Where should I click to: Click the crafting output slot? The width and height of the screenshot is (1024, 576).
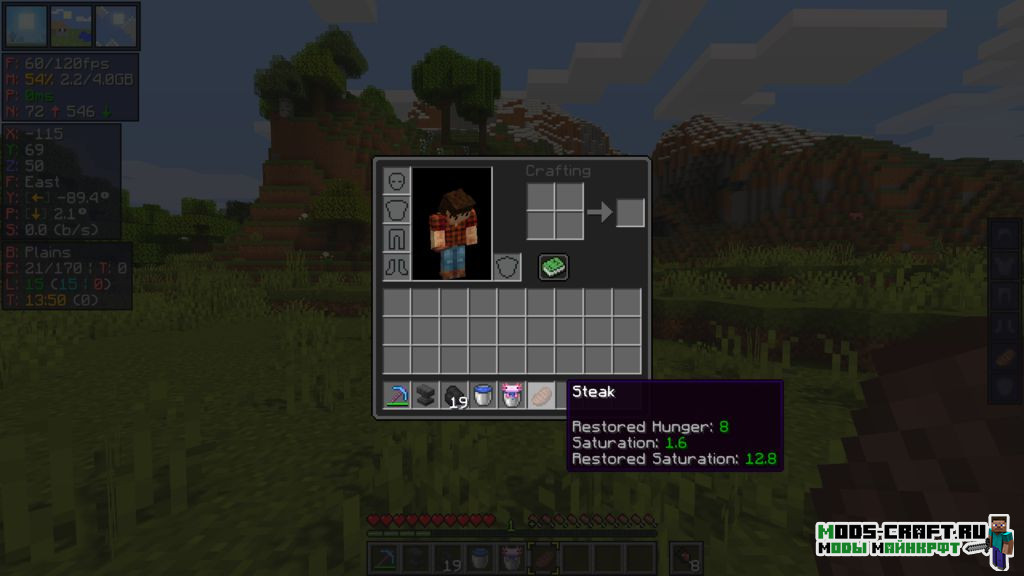[x=630, y=213]
